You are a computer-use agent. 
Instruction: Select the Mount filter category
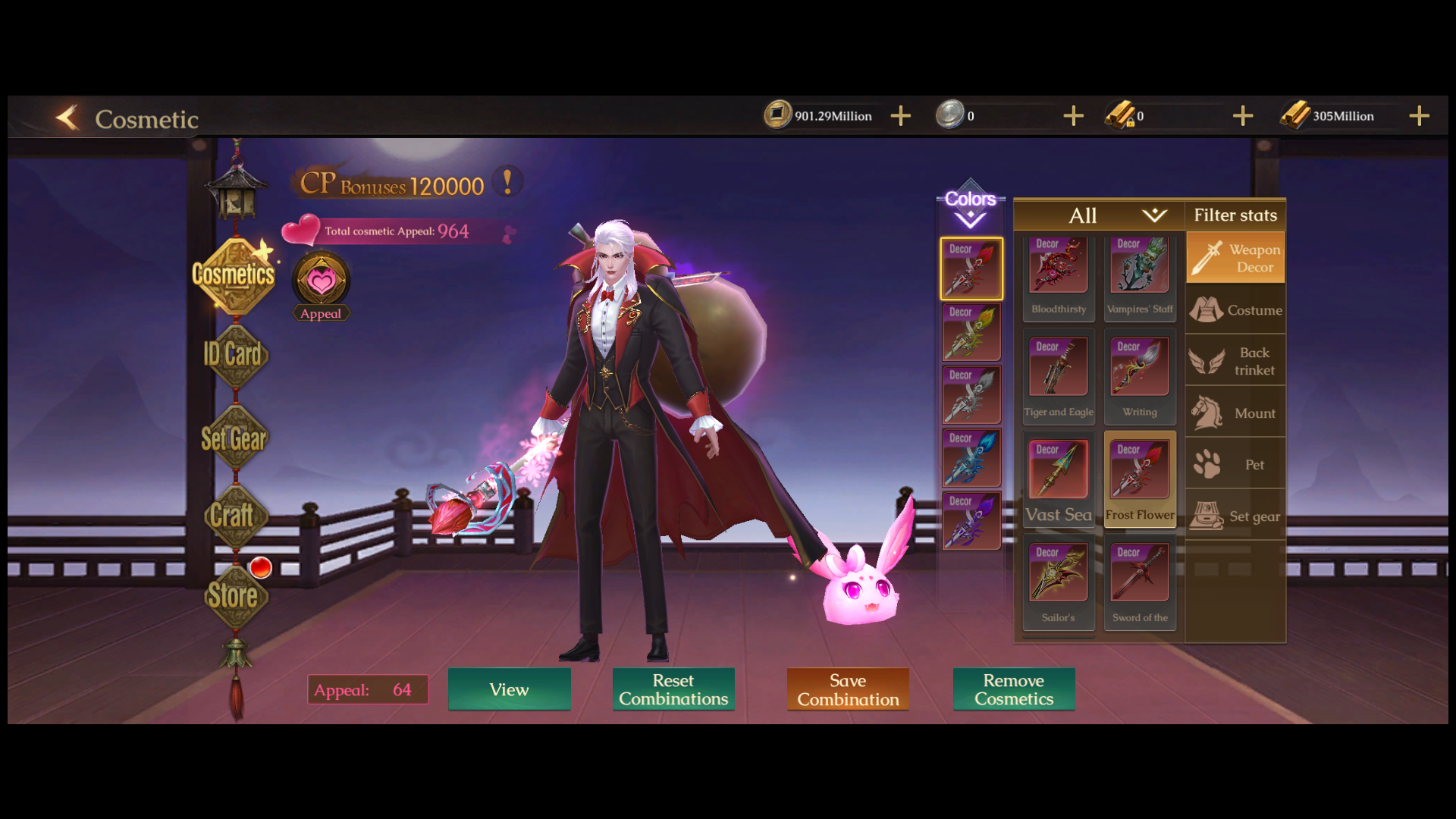point(1235,413)
